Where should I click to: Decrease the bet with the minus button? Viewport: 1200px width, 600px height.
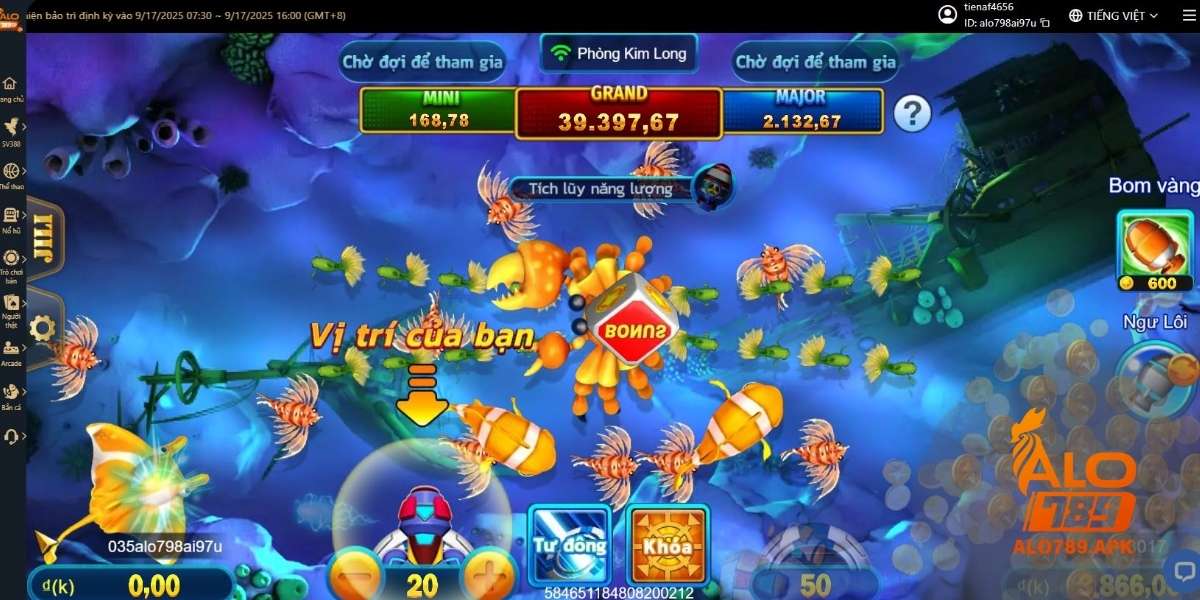[x=357, y=578]
